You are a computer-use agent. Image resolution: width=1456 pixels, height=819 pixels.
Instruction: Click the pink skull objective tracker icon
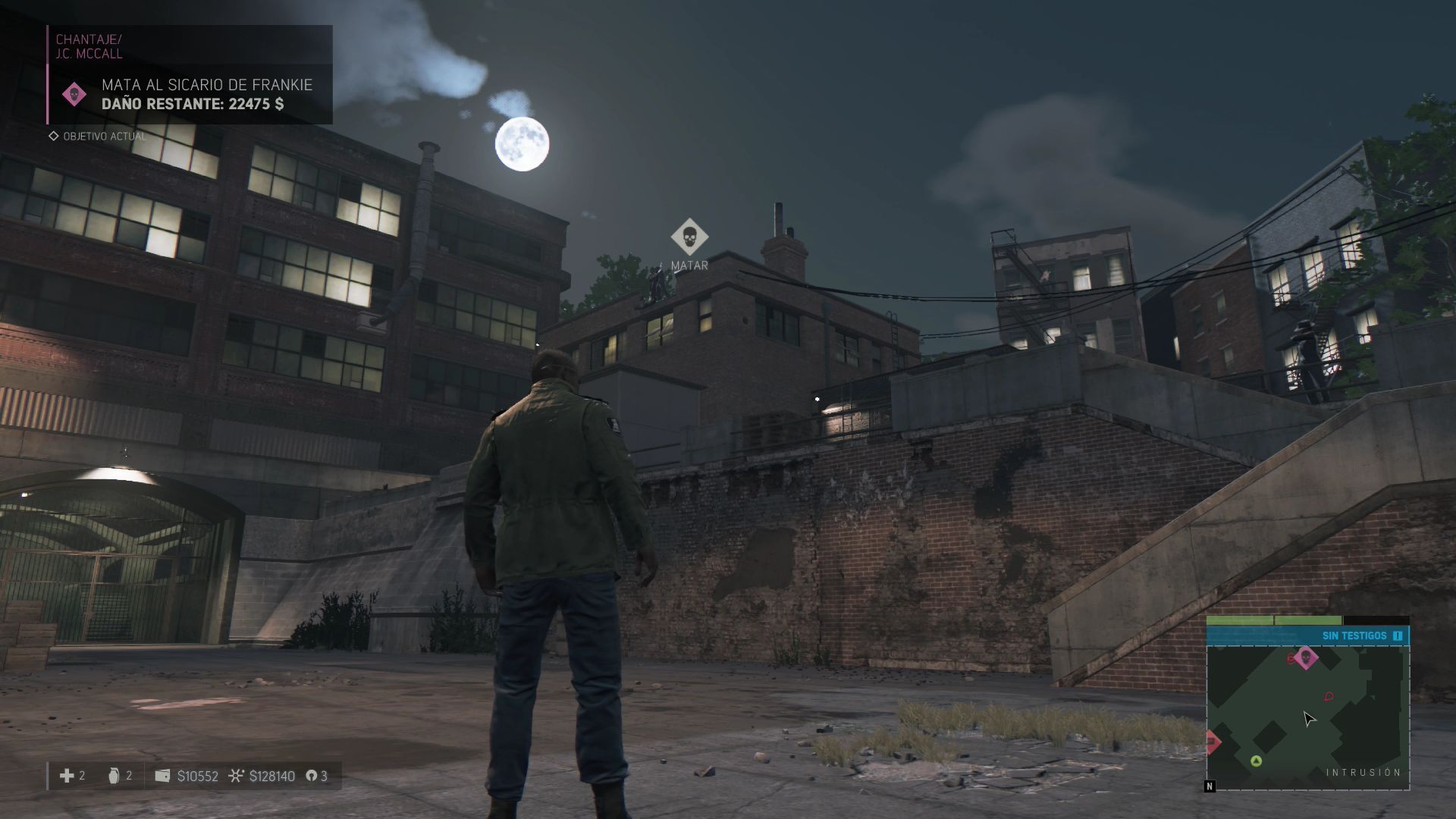(74, 95)
